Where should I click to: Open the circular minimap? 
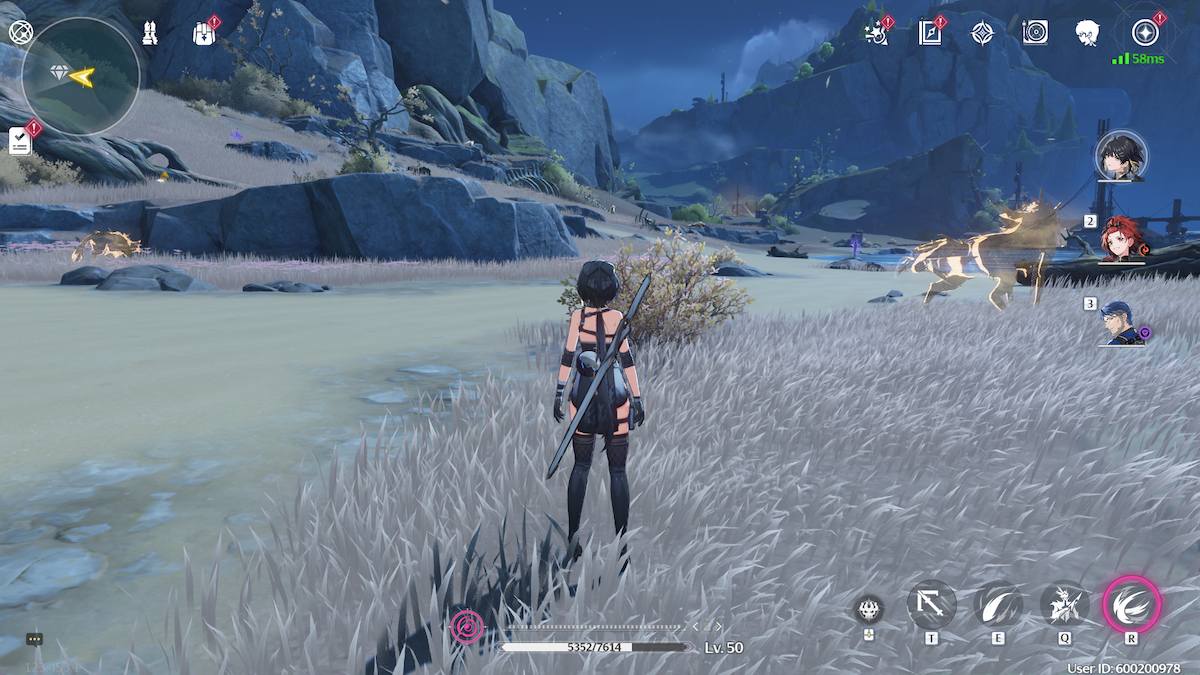click(x=80, y=76)
